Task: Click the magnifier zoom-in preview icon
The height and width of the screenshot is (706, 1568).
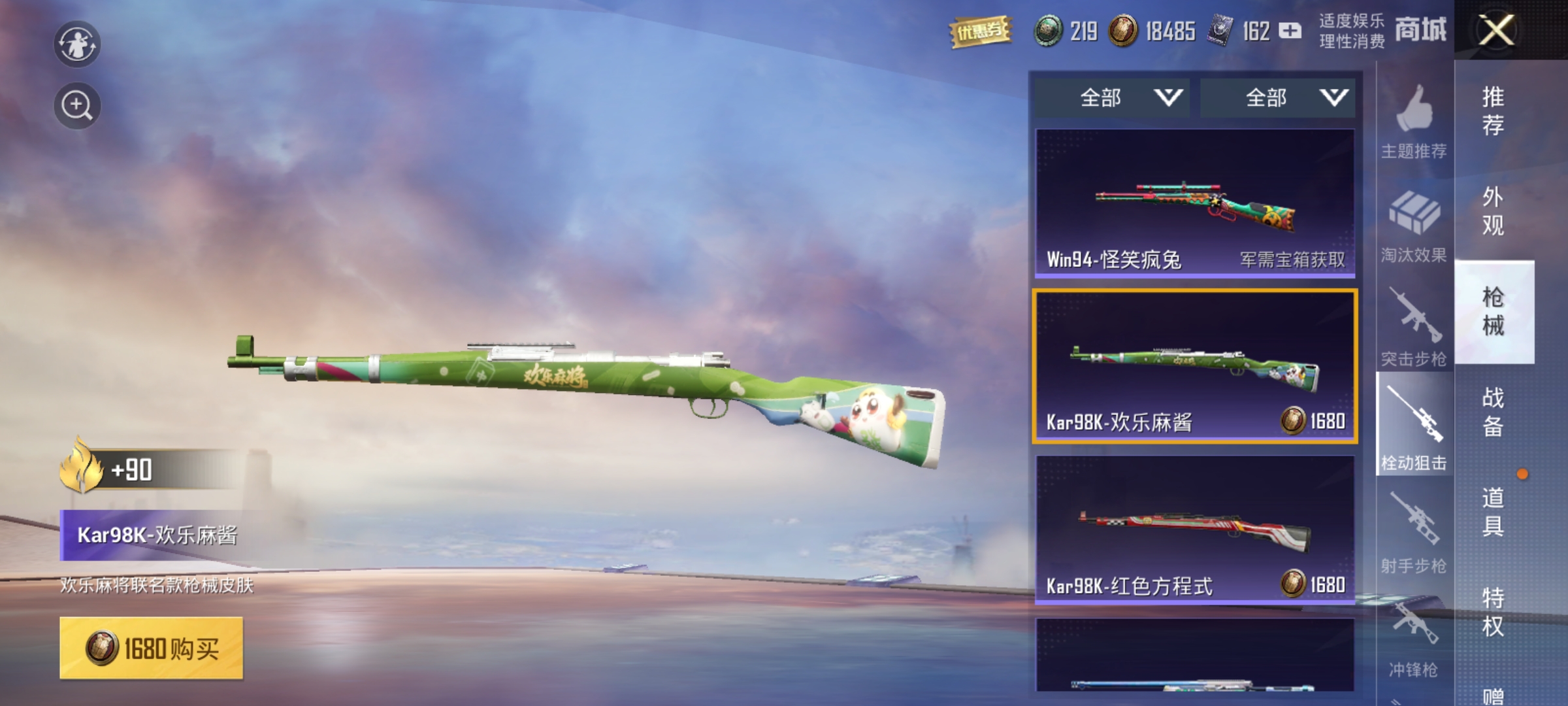Action: (x=77, y=105)
